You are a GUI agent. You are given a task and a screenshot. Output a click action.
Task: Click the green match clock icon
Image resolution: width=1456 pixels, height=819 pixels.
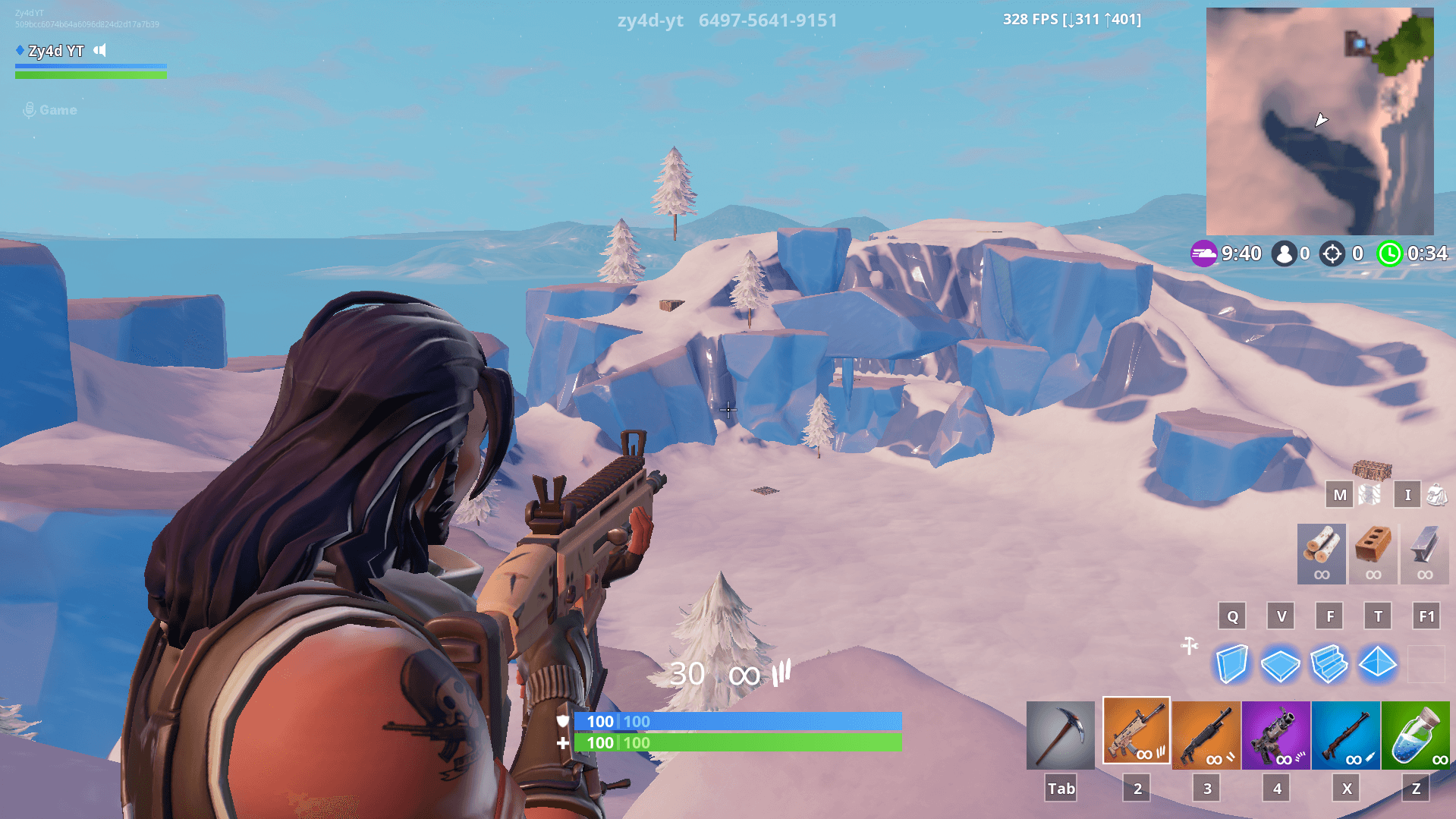1390,255
